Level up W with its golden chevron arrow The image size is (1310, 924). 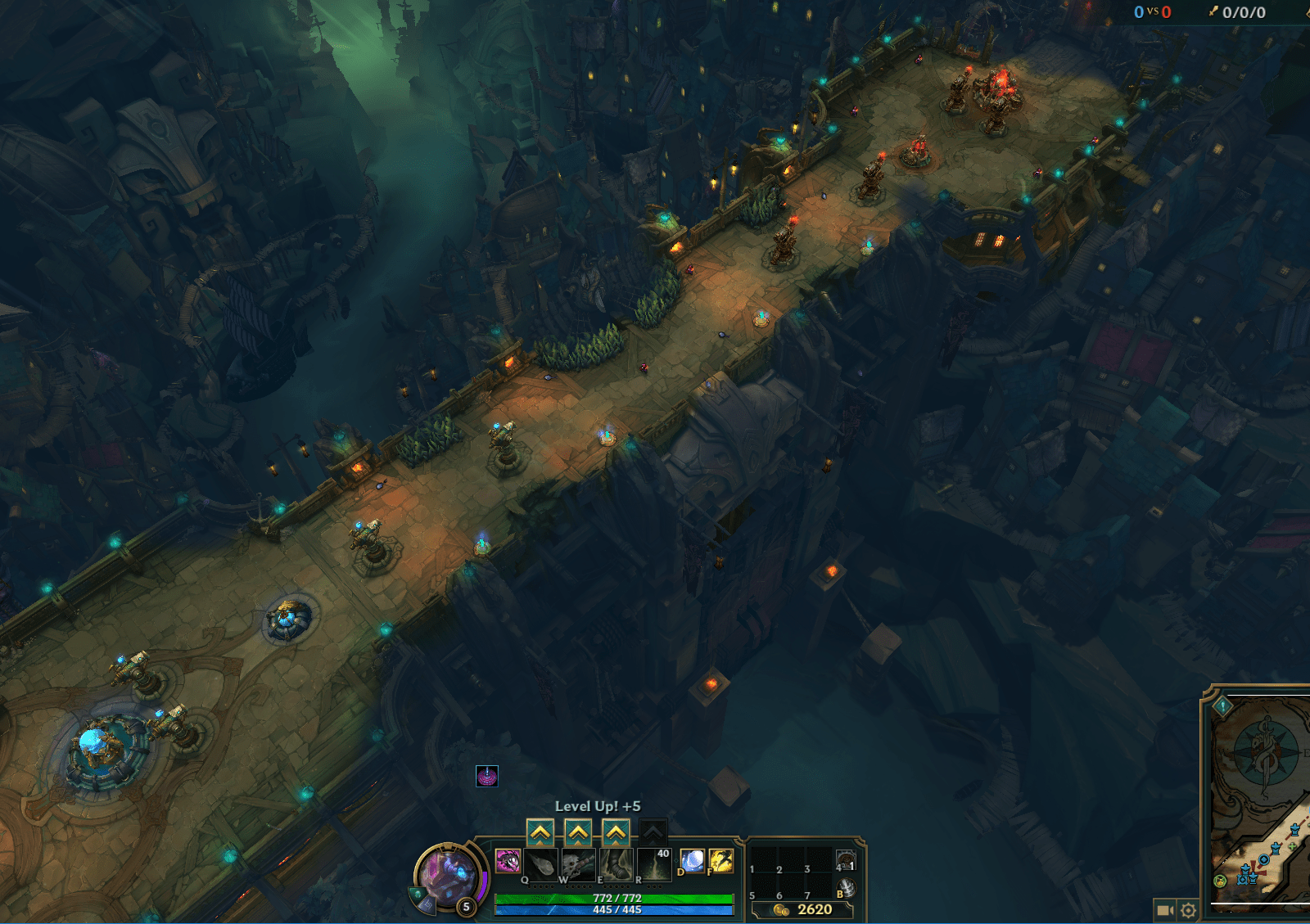point(577,831)
